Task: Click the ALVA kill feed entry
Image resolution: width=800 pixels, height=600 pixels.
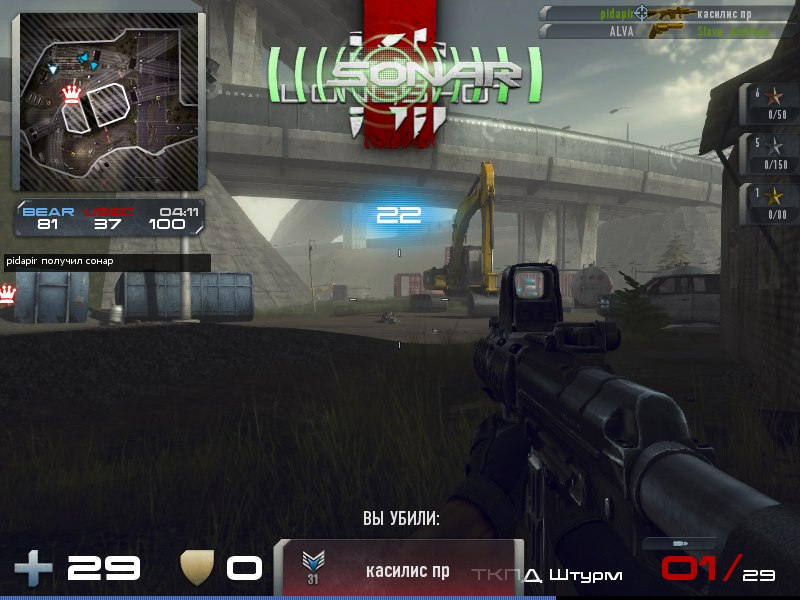Action: [658, 31]
